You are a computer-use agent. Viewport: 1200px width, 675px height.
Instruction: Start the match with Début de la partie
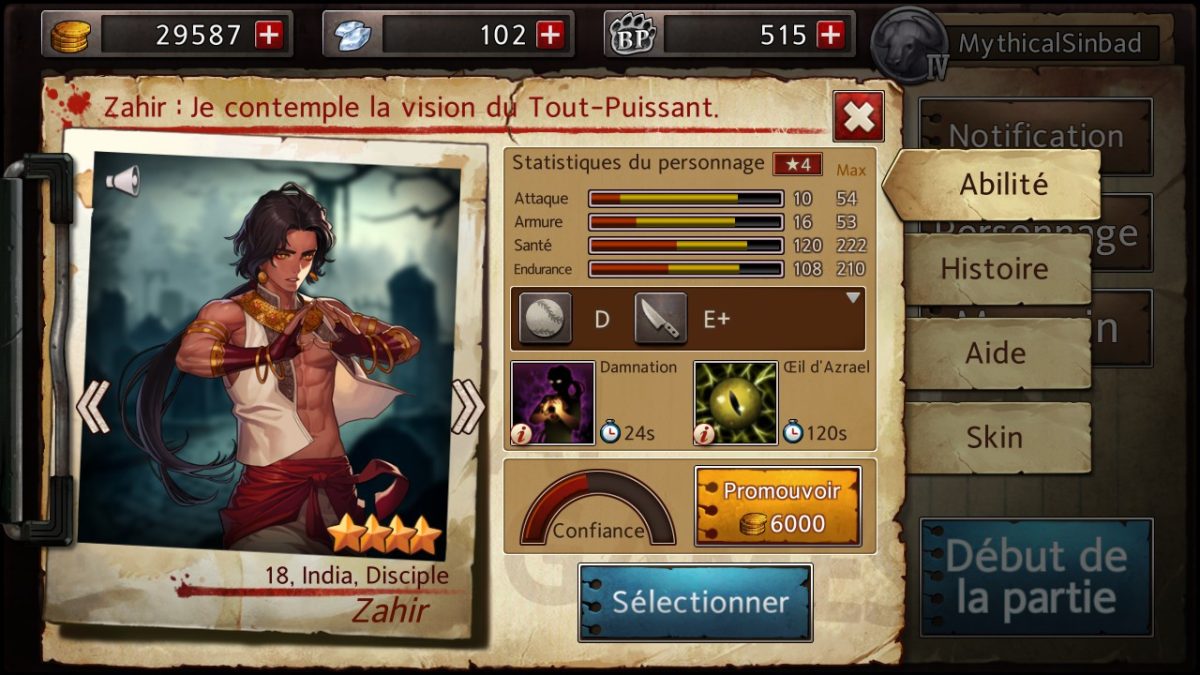point(1036,577)
